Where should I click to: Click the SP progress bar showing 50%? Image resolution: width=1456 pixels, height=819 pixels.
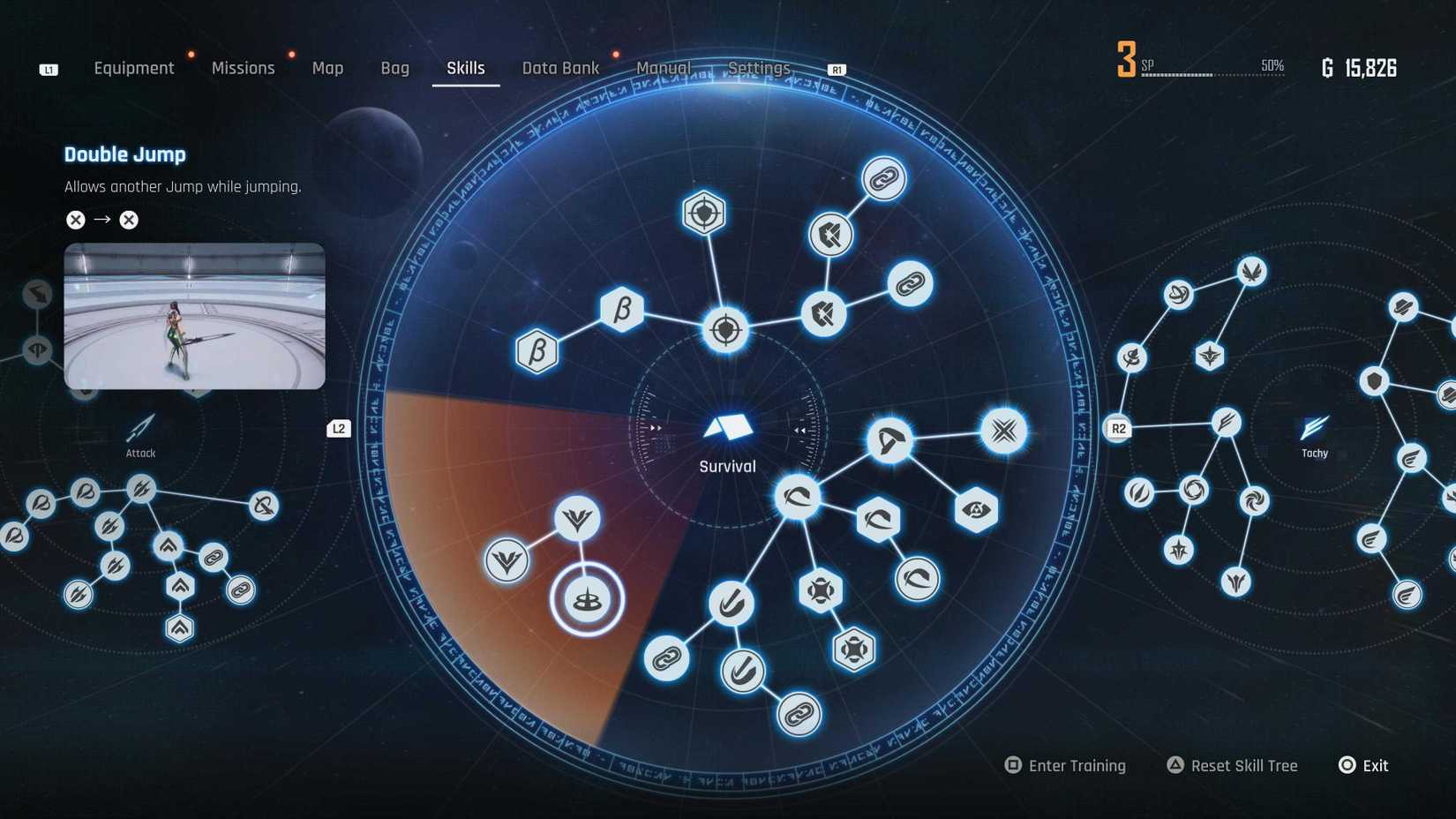point(1213,74)
